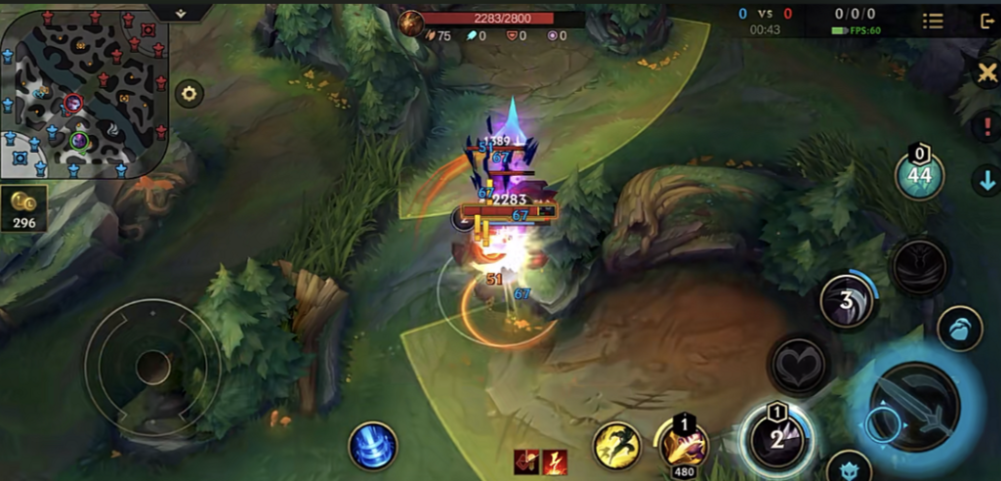Screen dimensions: 1001x481
Task: Tap the crossed swords ping button
Action: tap(985, 72)
